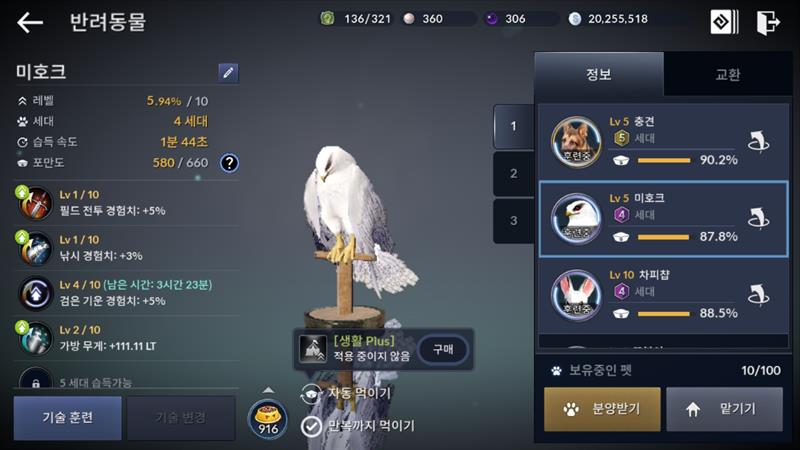
Task: Select the 기술 변경 skill change button
Action: pyautogui.click(x=180, y=418)
